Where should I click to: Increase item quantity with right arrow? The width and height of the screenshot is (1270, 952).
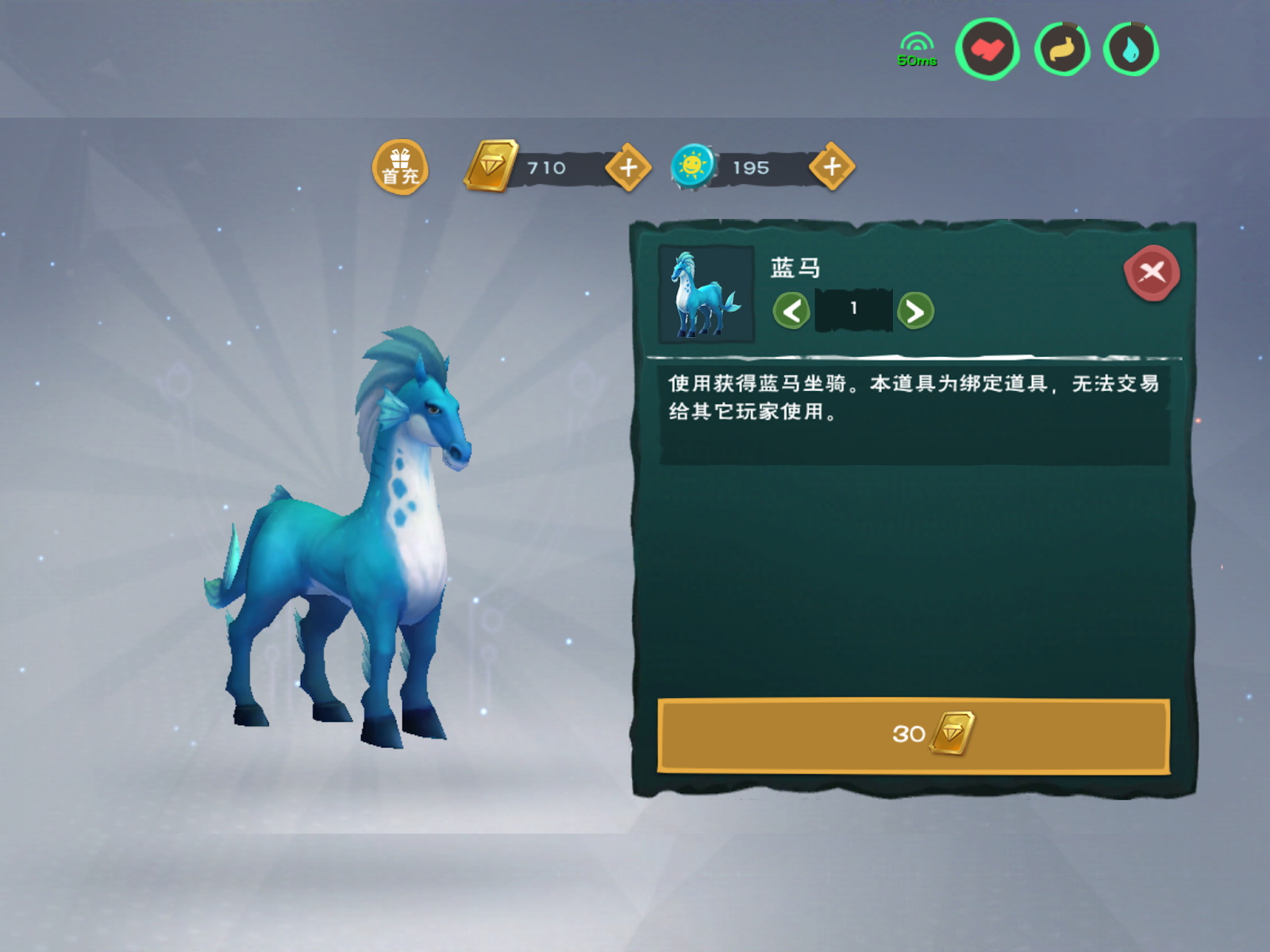[x=917, y=310]
